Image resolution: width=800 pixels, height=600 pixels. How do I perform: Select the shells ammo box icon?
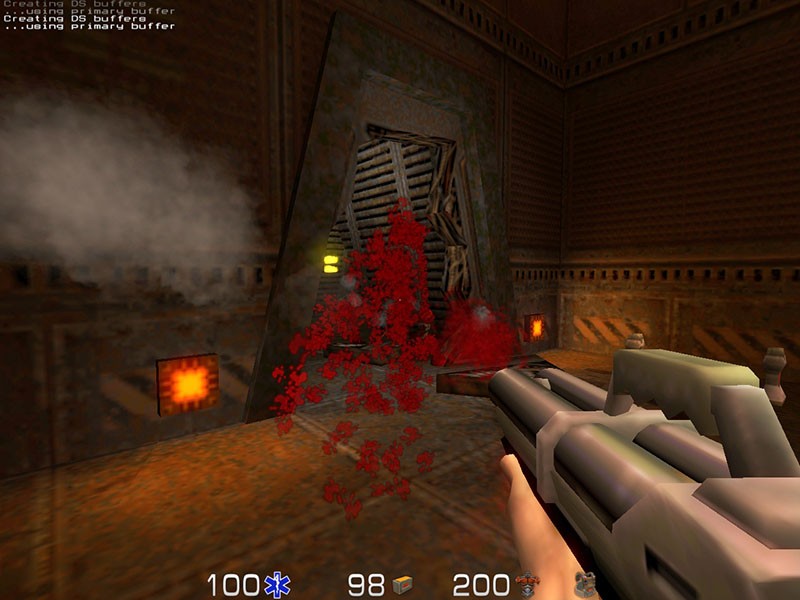402,585
